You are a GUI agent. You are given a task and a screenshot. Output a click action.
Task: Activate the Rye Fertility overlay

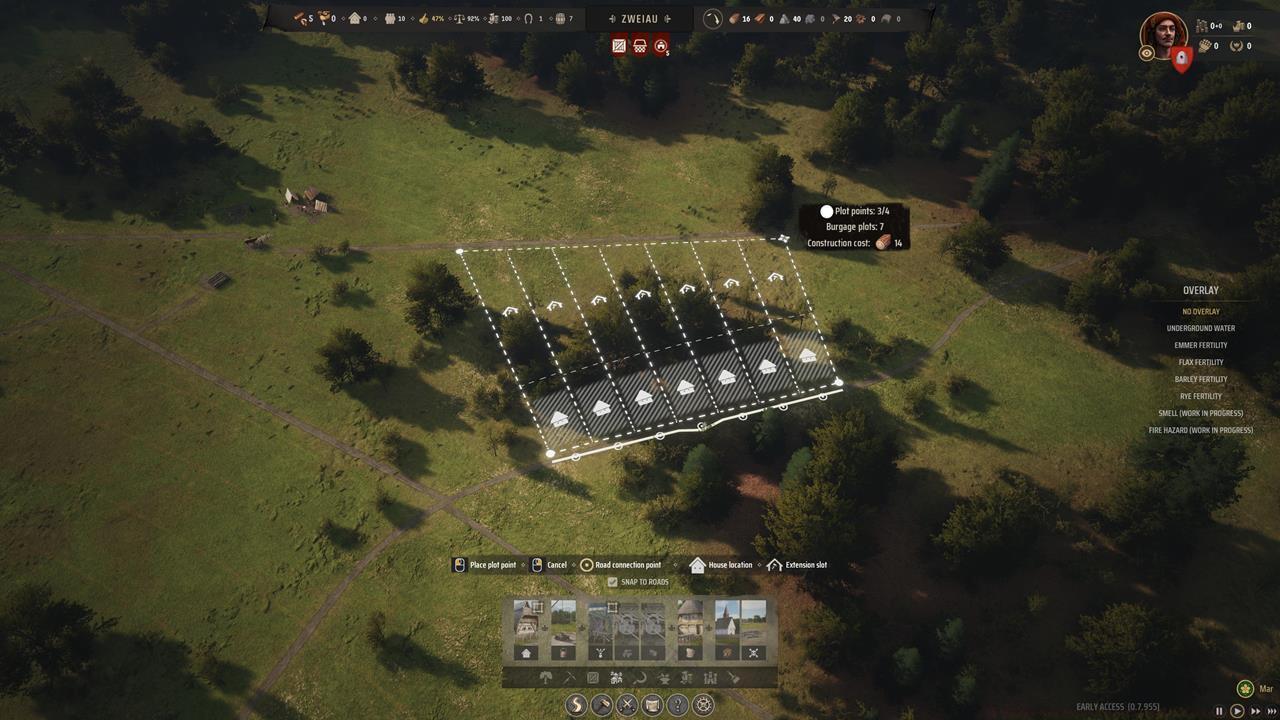point(1200,396)
